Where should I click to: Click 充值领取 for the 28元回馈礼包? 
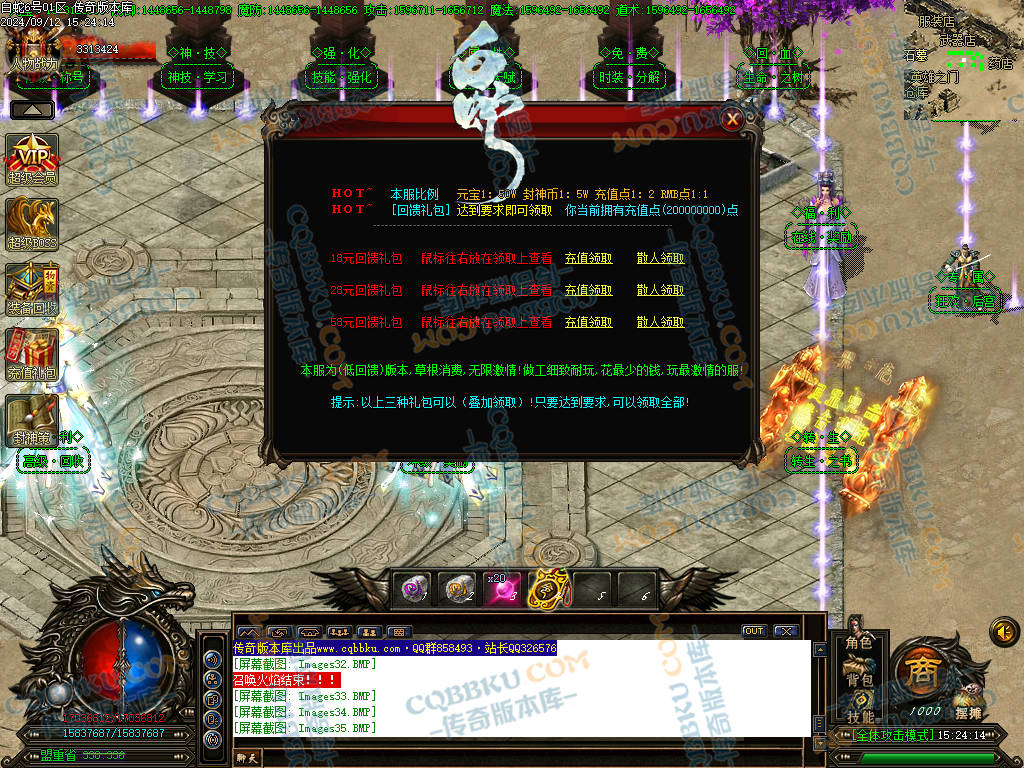pyautogui.click(x=588, y=290)
